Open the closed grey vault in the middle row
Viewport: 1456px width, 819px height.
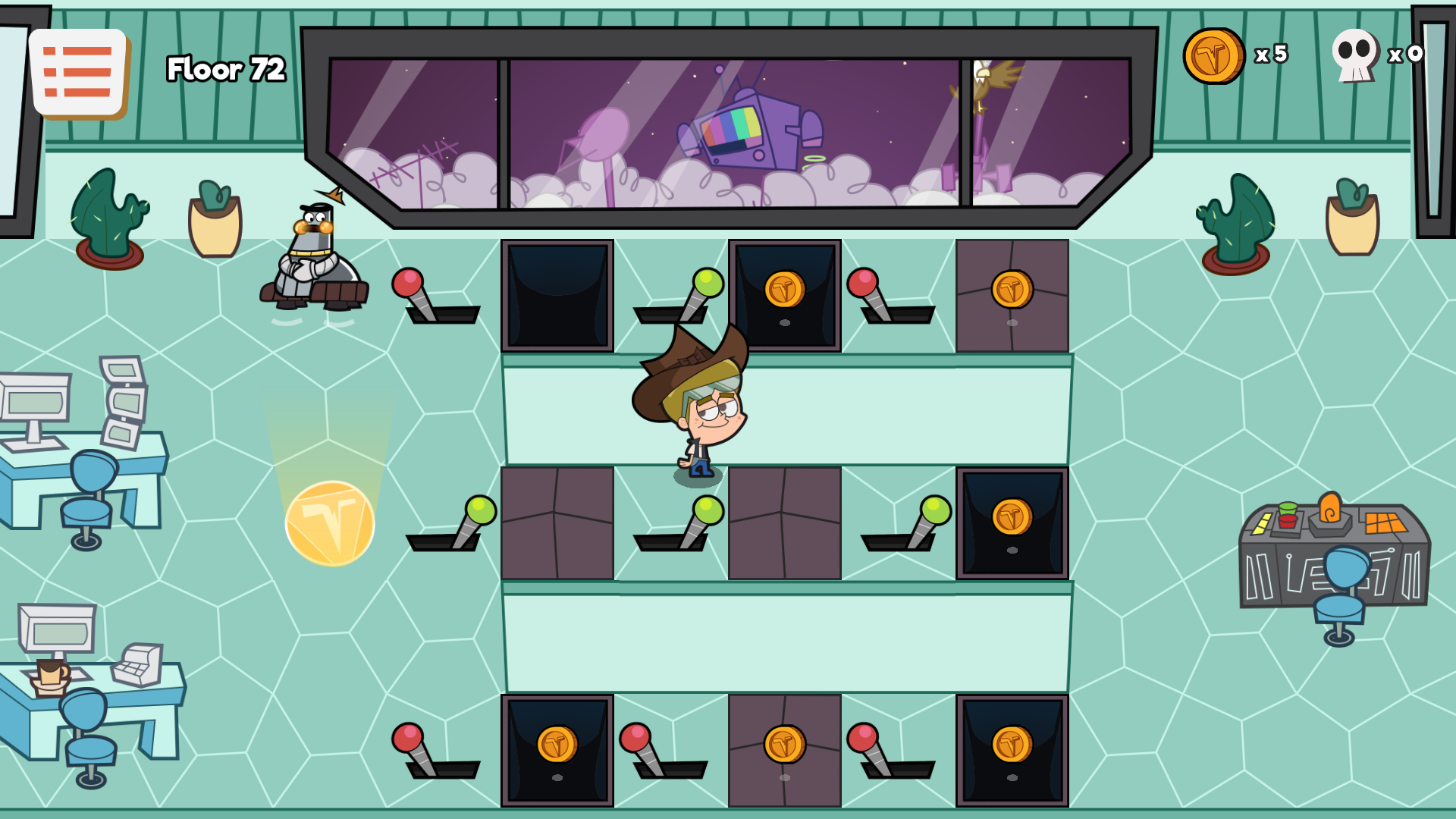coord(559,523)
